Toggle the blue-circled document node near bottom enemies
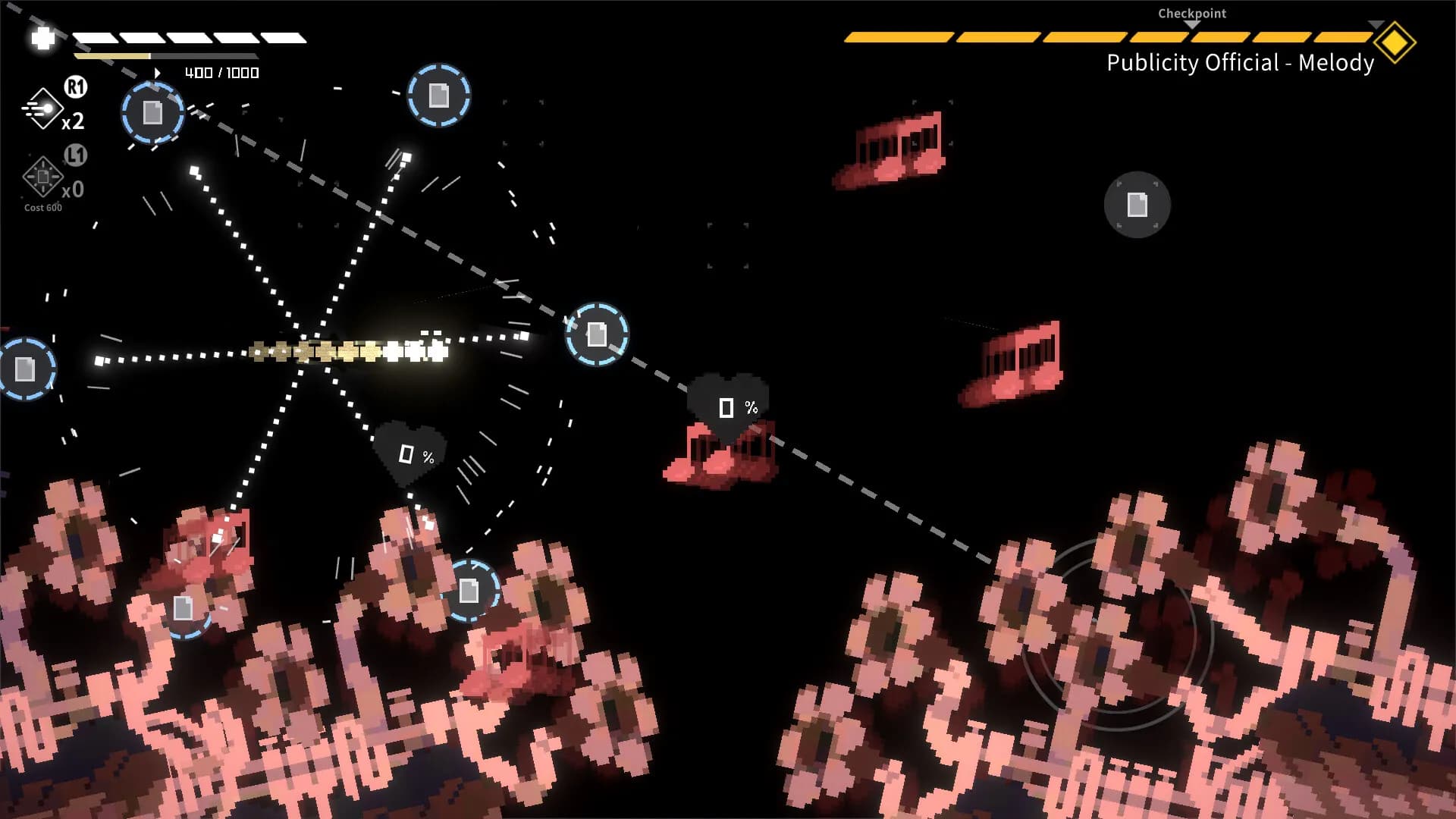This screenshot has width=1456, height=819. click(x=472, y=590)
